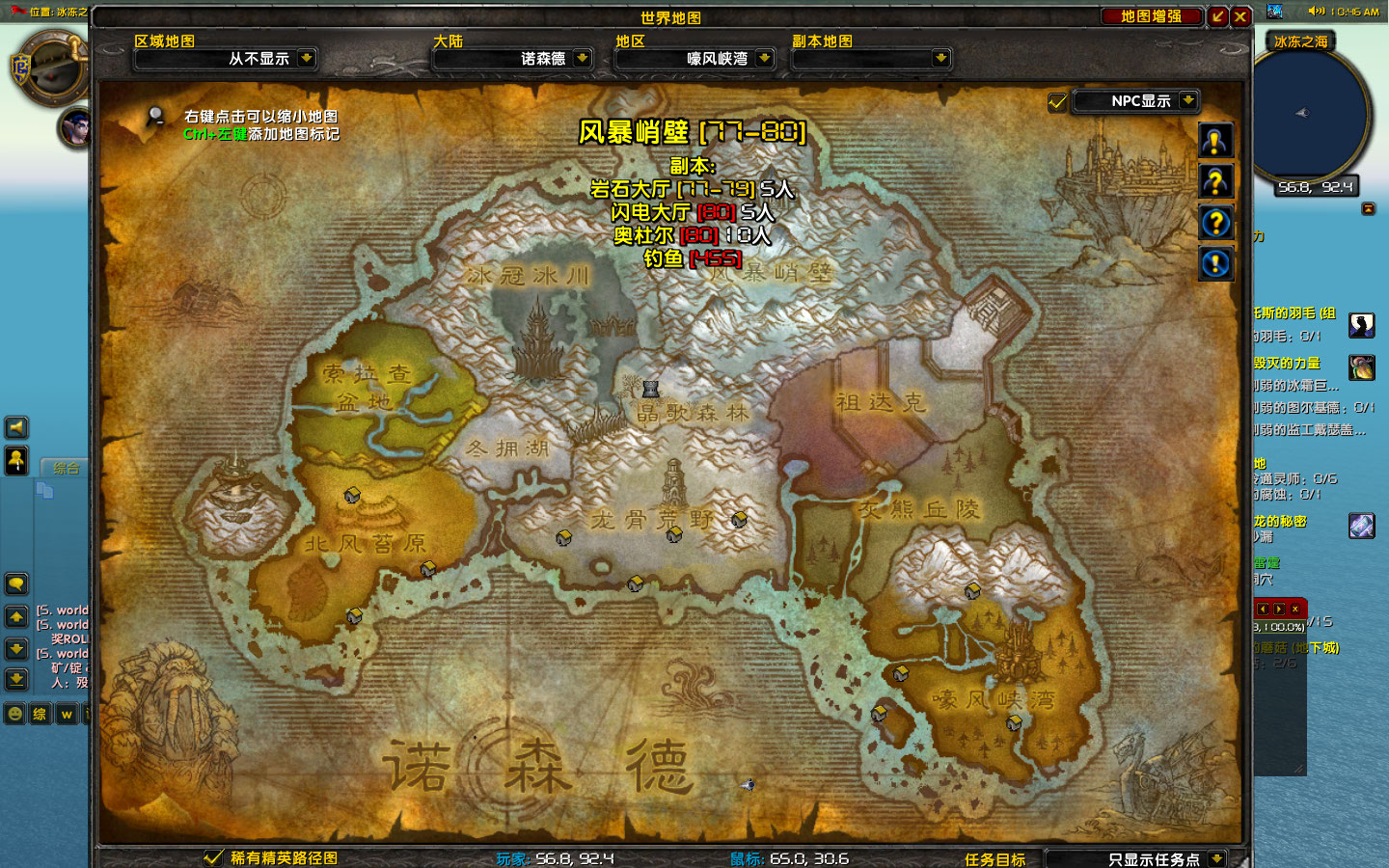Image resolution: width=1389 pixels, height=868 pixels.
Task: Click the red 地图增强 button
Action: [1151, 16]
